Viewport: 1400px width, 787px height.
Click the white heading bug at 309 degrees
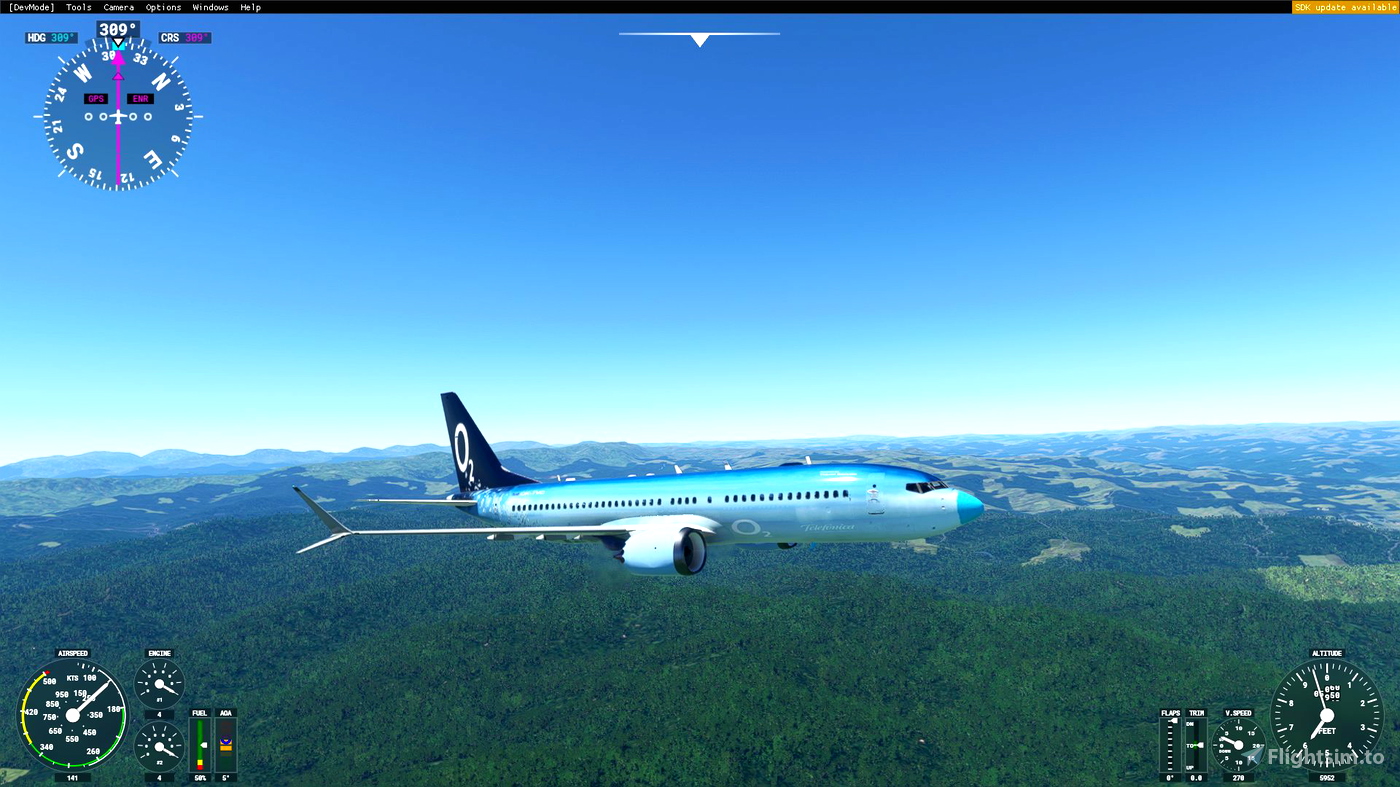click(x=117, y=43)
